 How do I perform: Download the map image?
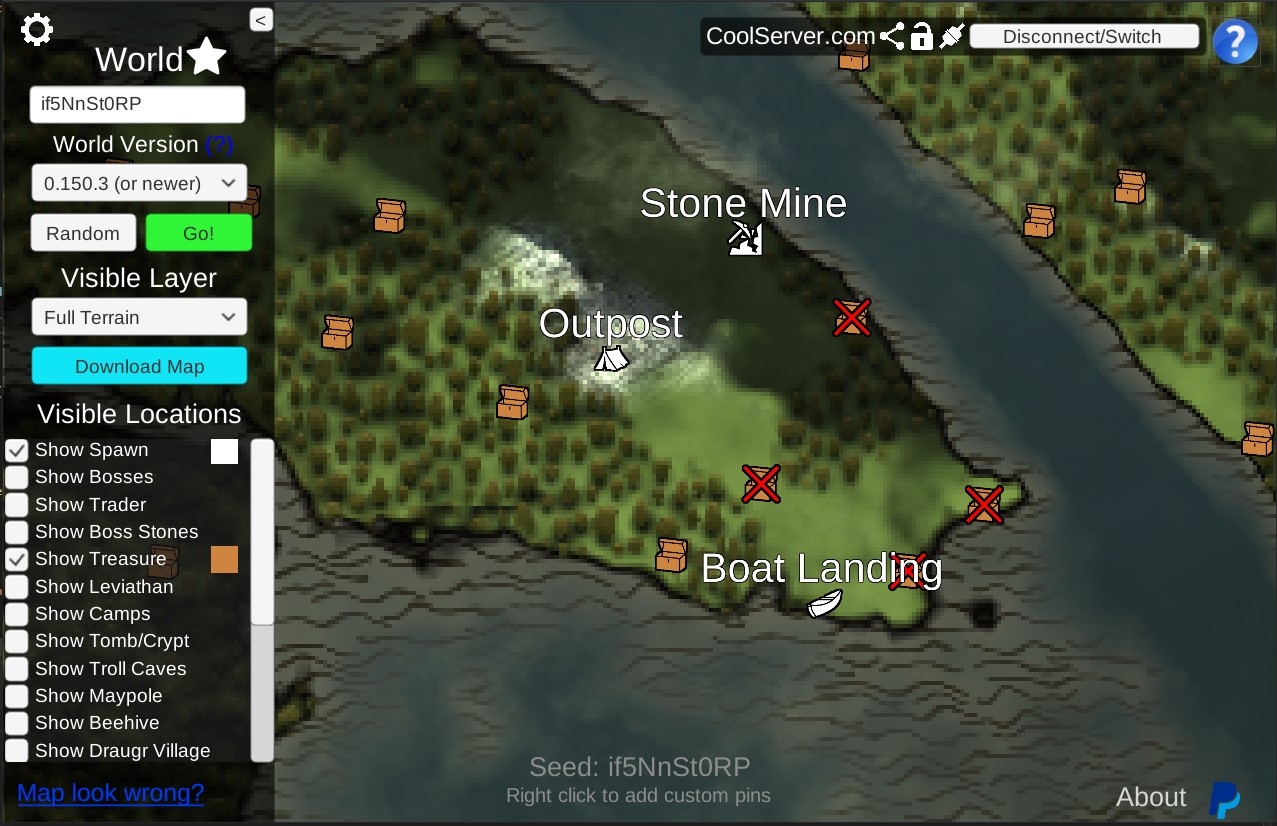pos(139,366)
